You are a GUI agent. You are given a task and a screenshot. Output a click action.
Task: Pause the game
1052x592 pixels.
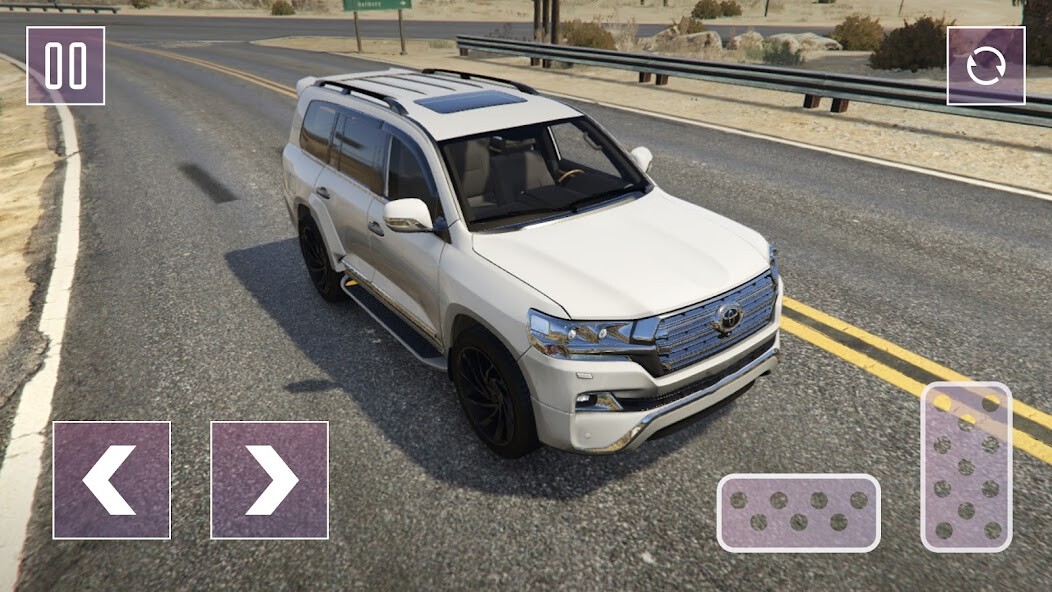click(65, 66)
